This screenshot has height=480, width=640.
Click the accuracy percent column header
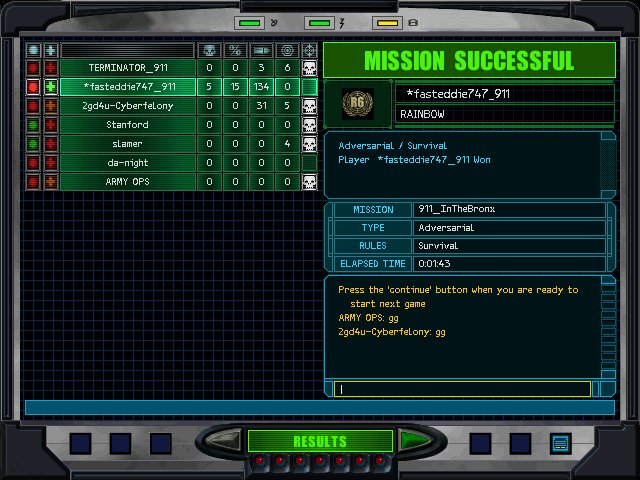tap(235, 50)
